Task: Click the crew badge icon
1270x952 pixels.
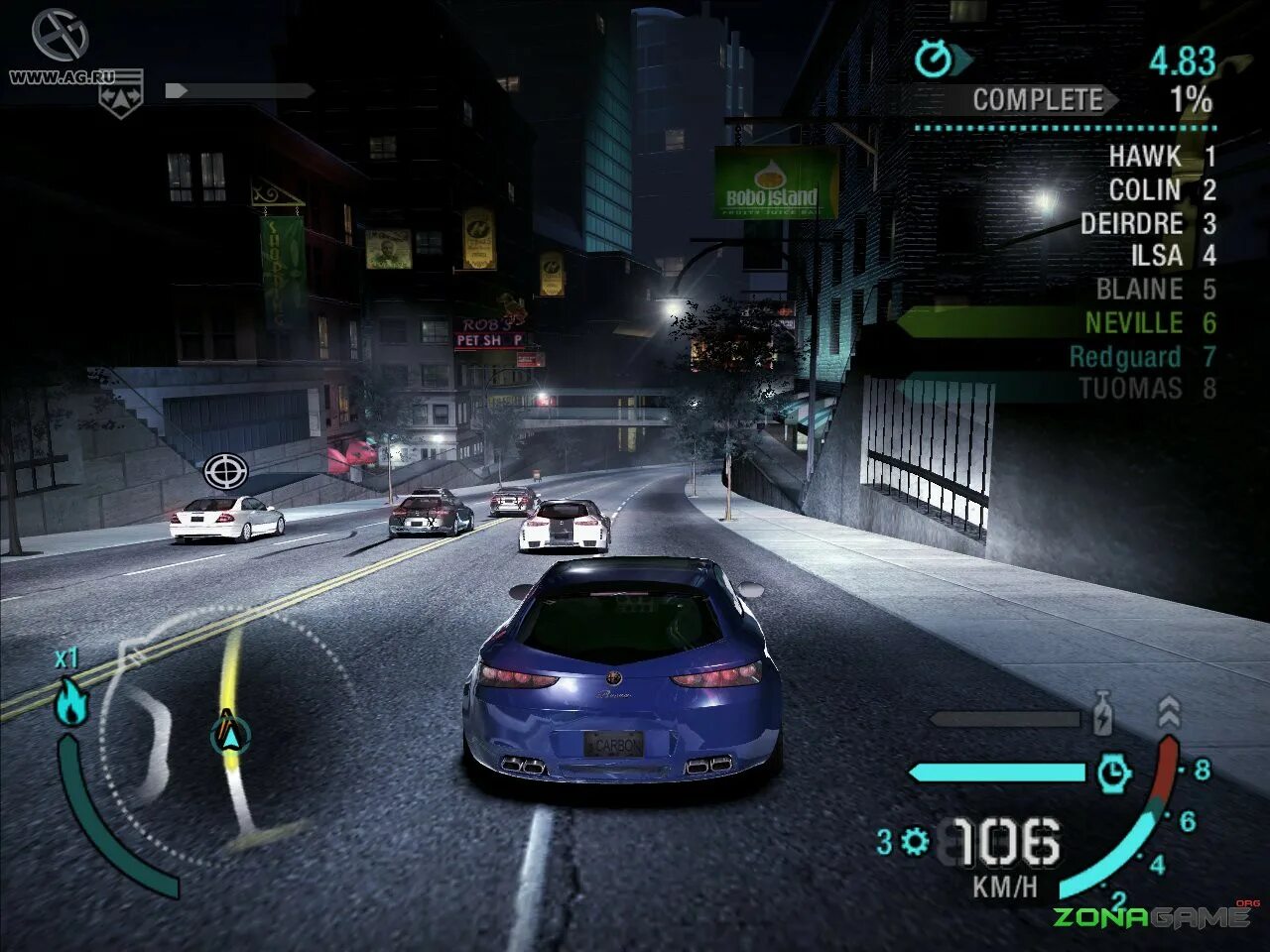Action: 120,95
